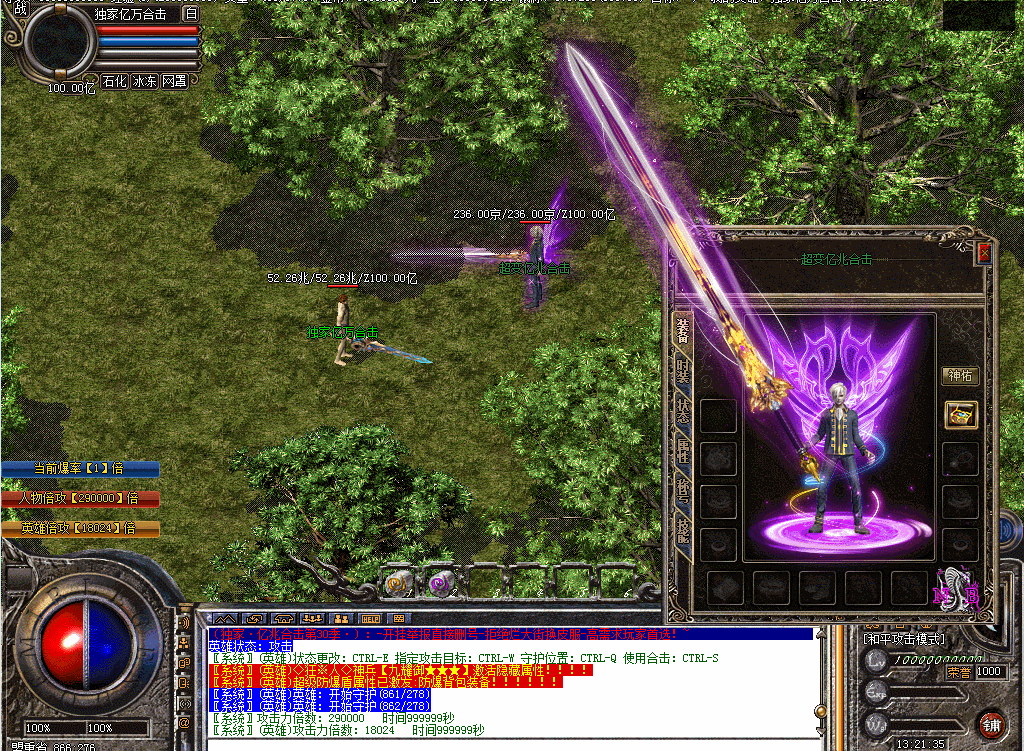Screen dimensions: 1024x751
Task: Toggle the 石化 petrify button
Action: 115,81
